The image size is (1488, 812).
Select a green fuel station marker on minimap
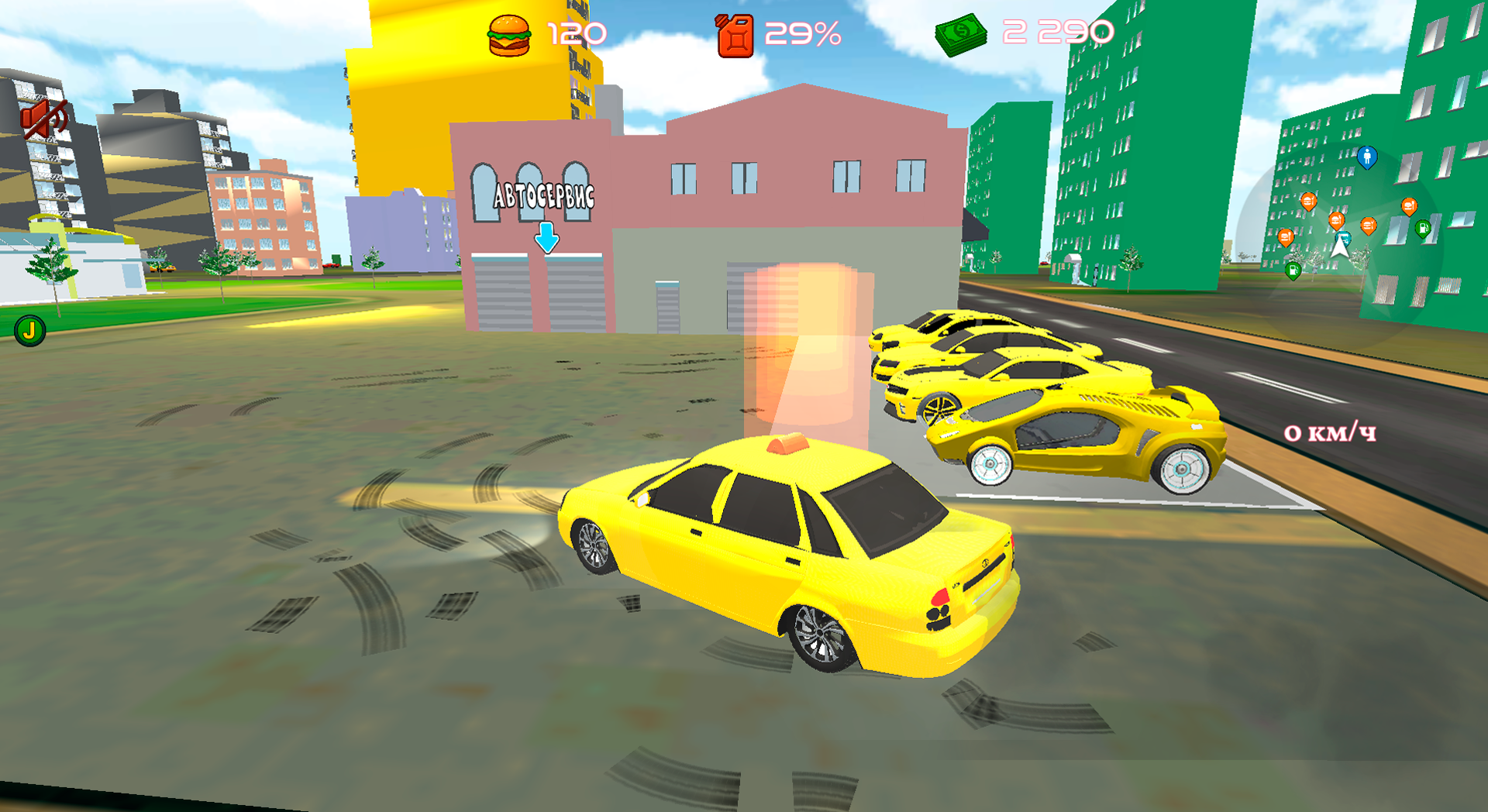(x=1422, y=229)
